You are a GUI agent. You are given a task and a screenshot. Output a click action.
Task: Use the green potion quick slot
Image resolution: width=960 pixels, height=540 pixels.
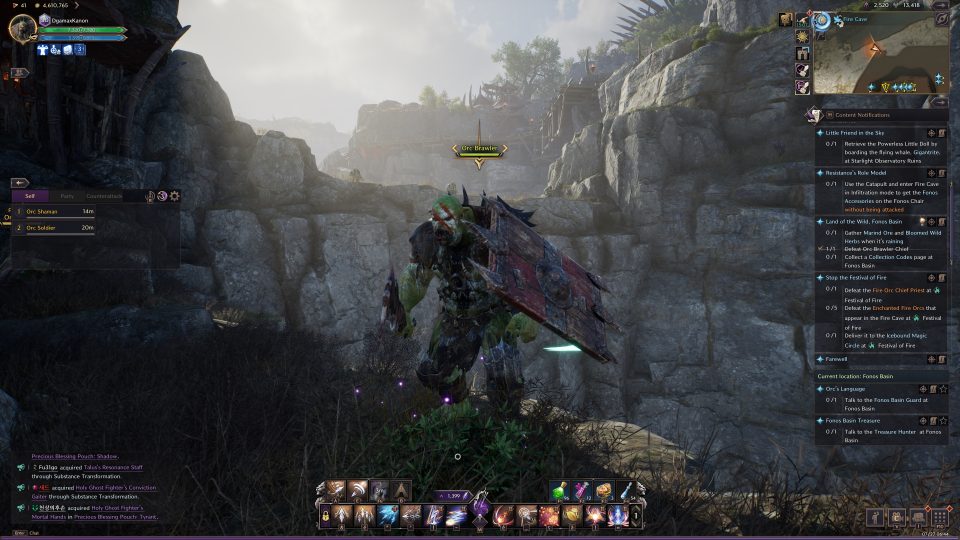[561, 489]
